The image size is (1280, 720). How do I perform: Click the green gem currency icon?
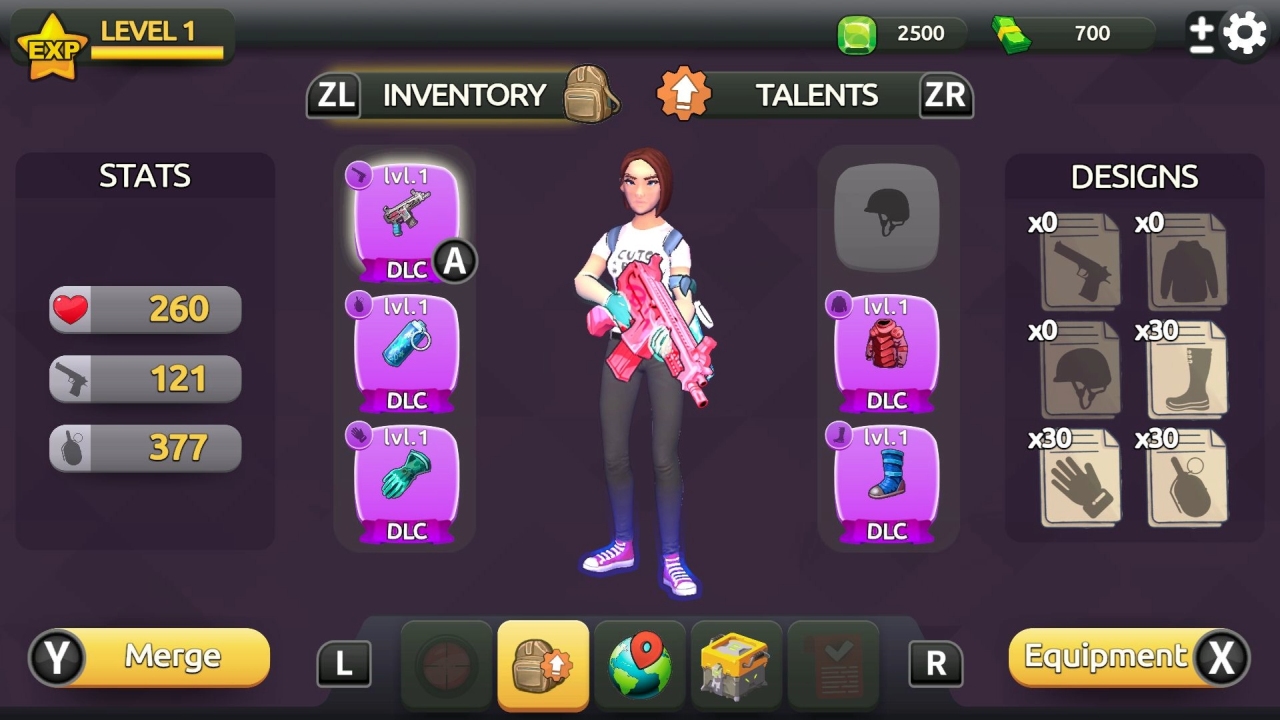point(855,32)
